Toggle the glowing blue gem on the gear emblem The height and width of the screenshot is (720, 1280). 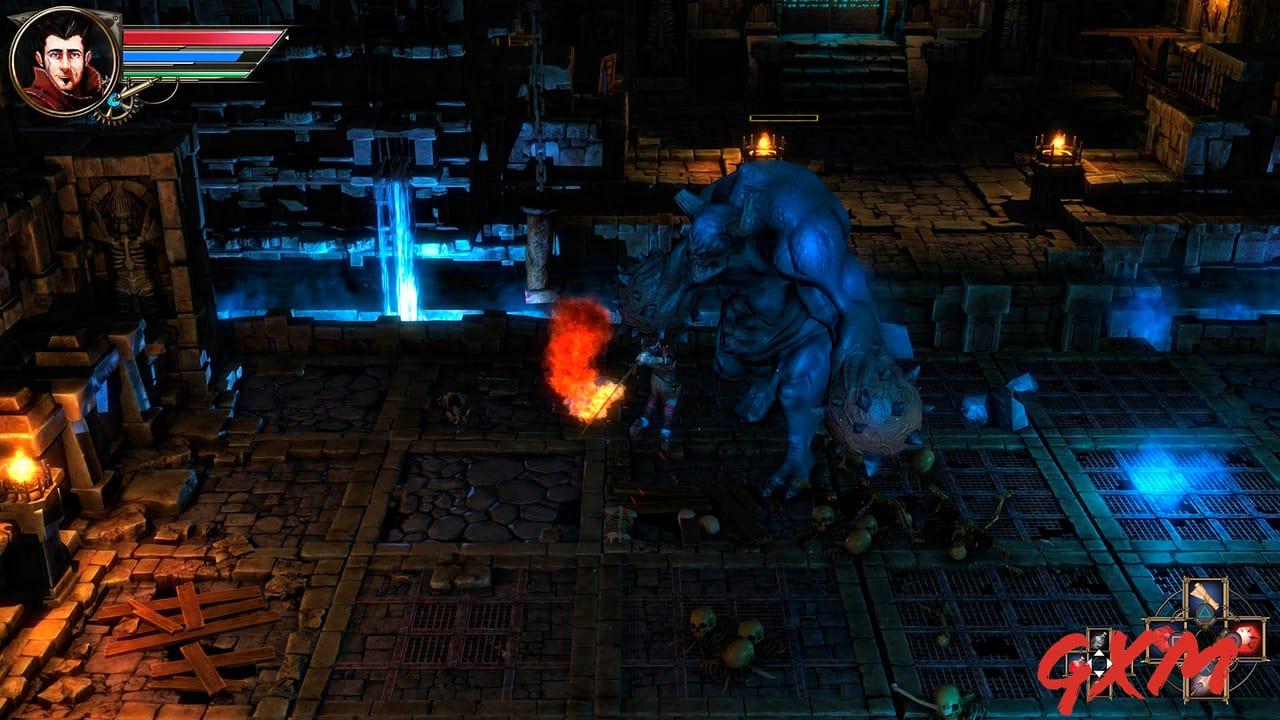(x=115, y=101)
